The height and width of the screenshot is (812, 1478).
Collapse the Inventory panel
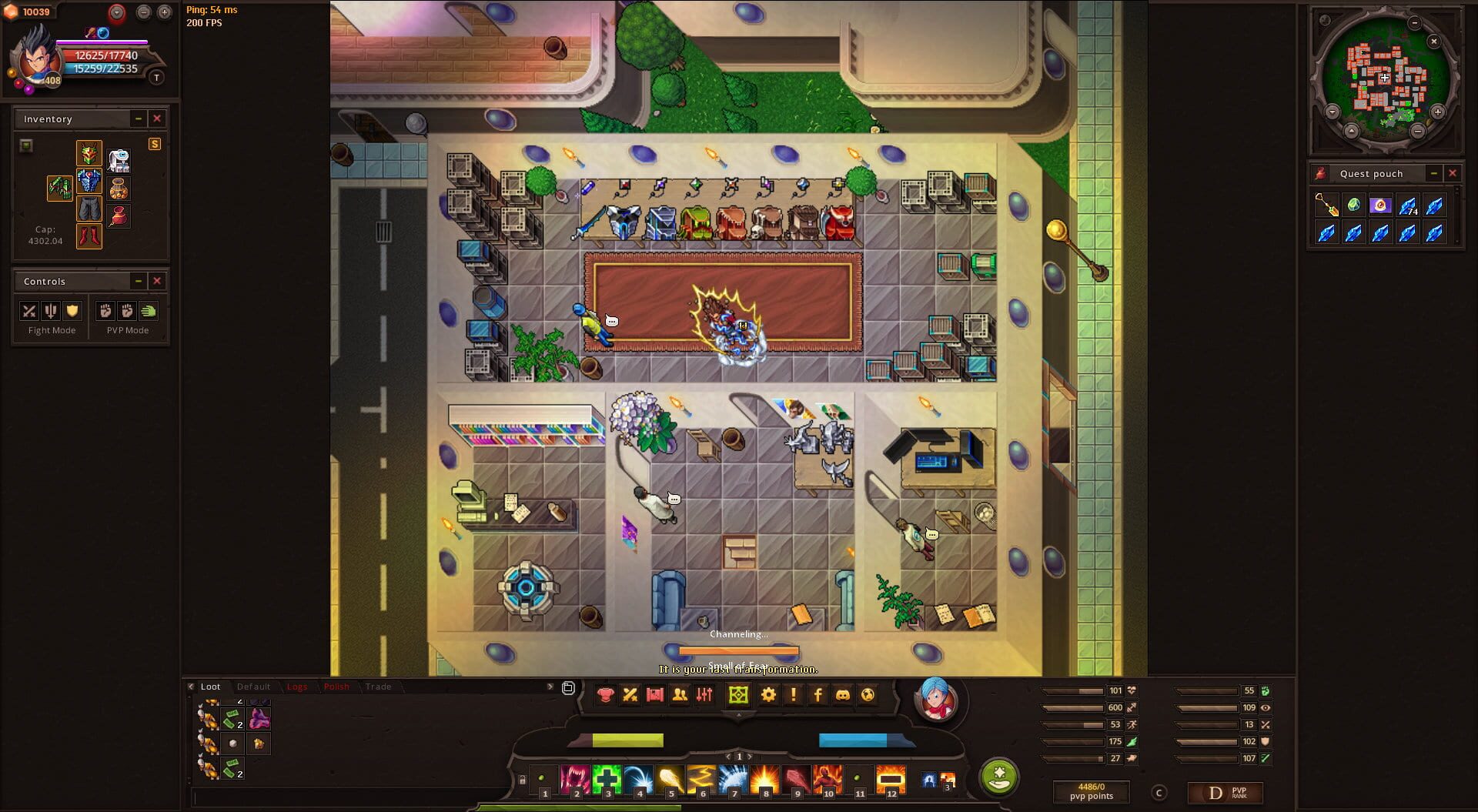139,119
